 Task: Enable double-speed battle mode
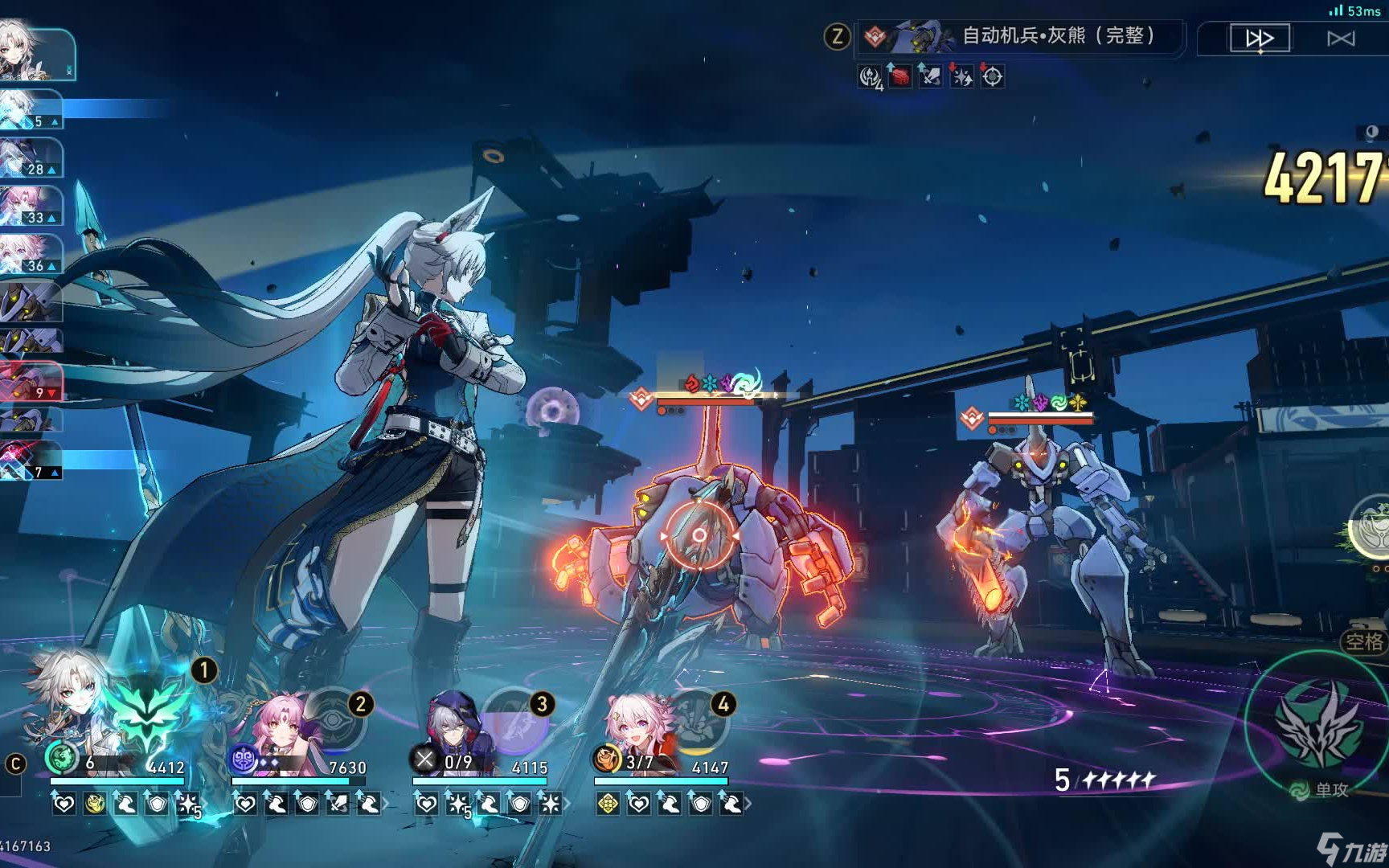click(1260, 38)
